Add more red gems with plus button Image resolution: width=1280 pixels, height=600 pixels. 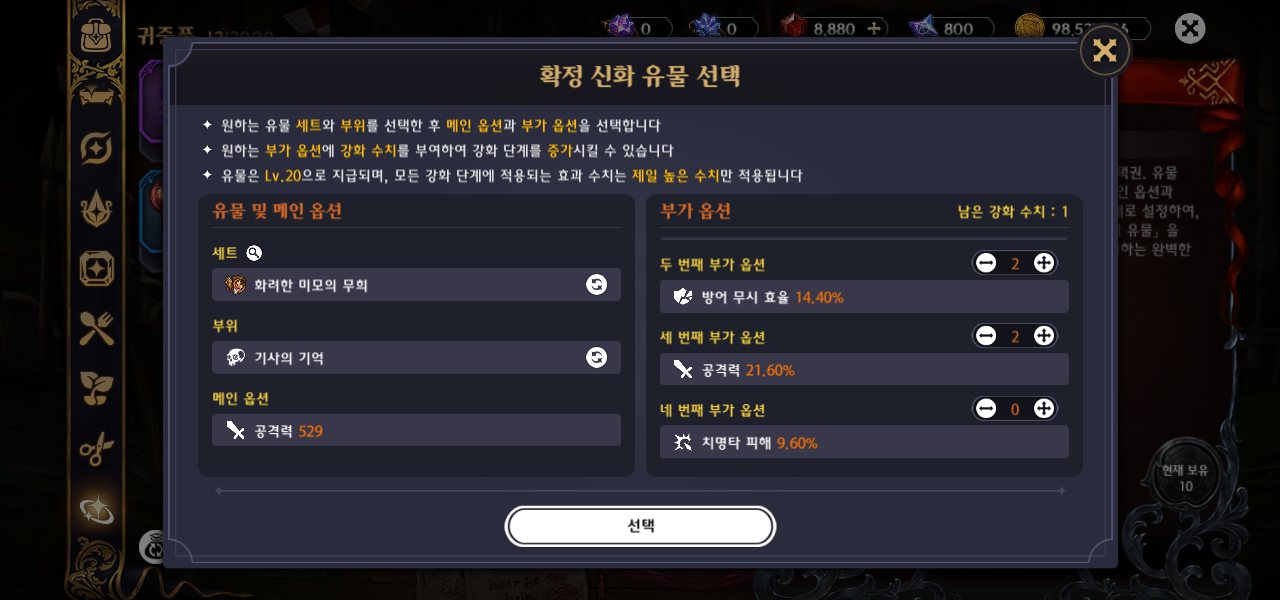[x=874, y=28]
